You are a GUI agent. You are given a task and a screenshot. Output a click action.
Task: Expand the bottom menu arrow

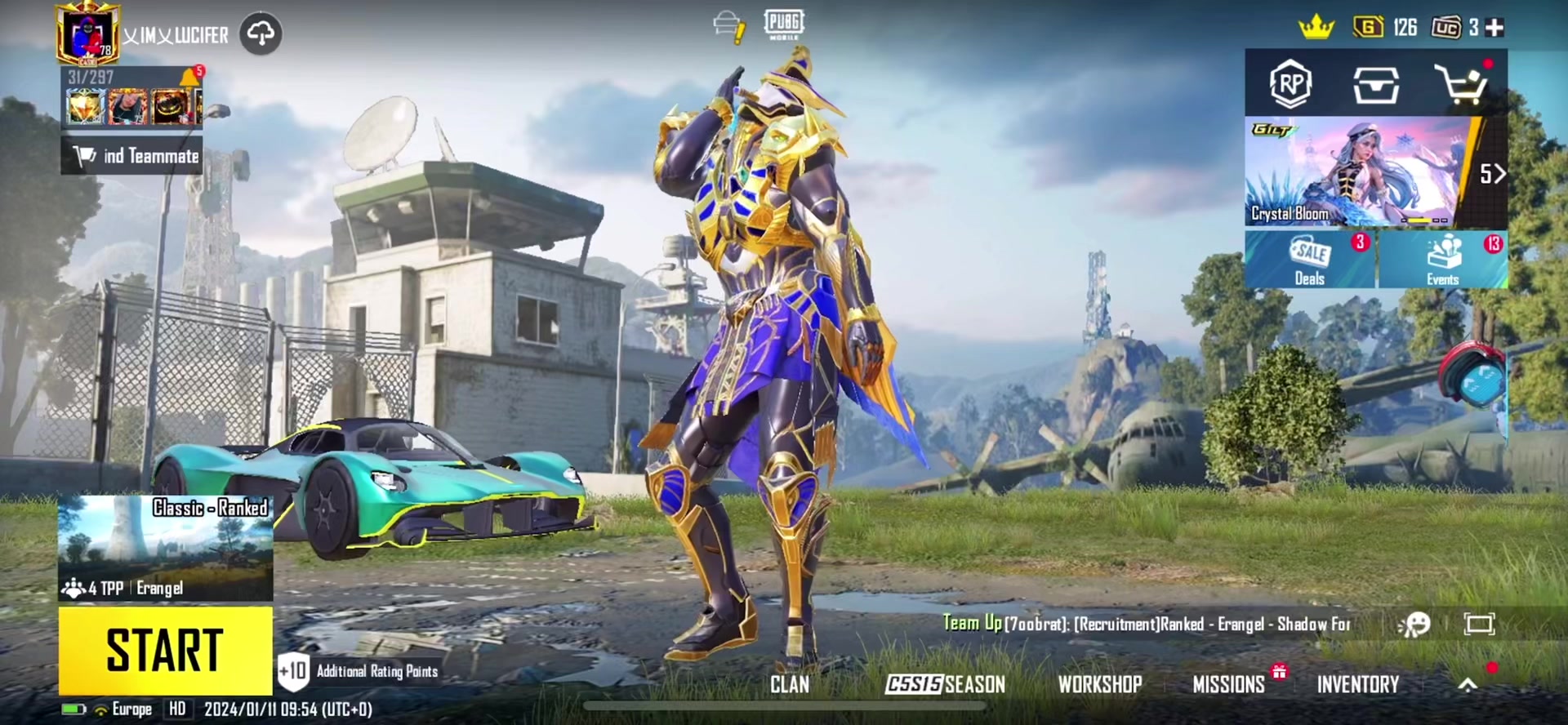tap(1468, 685)
